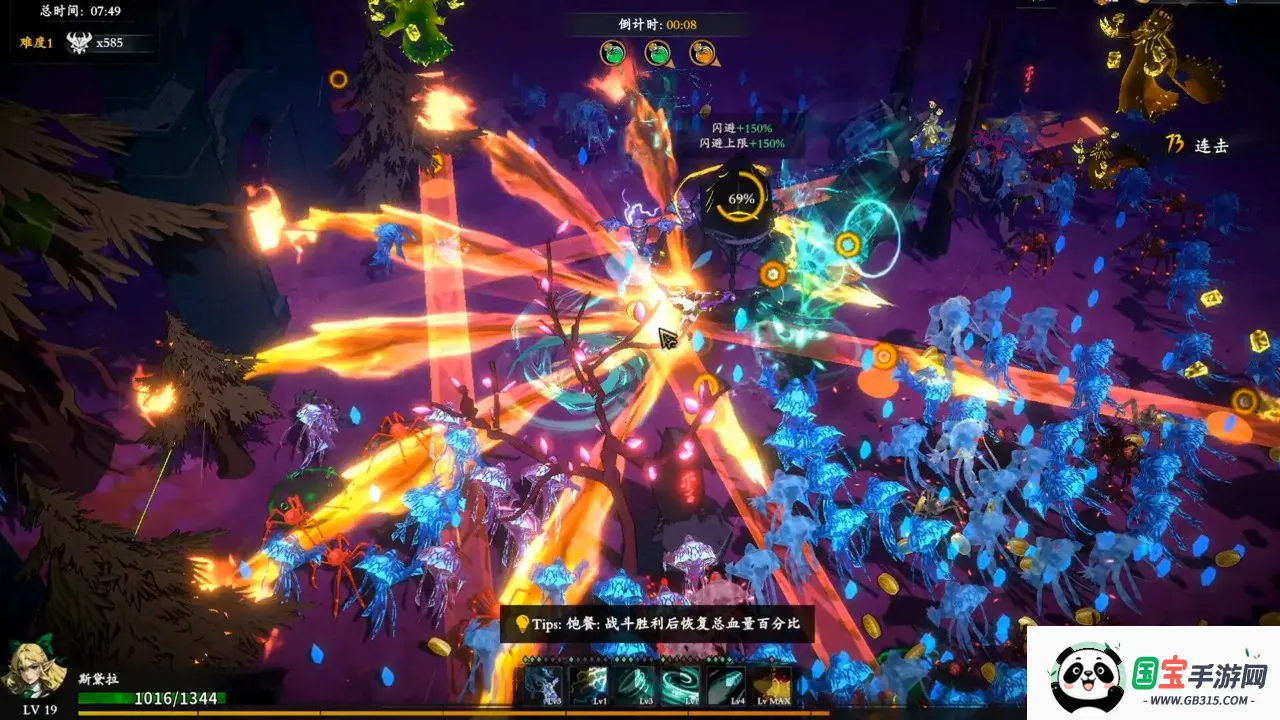Click the orange potion buff icon
Screen dimensions: 1280x720
701,53
